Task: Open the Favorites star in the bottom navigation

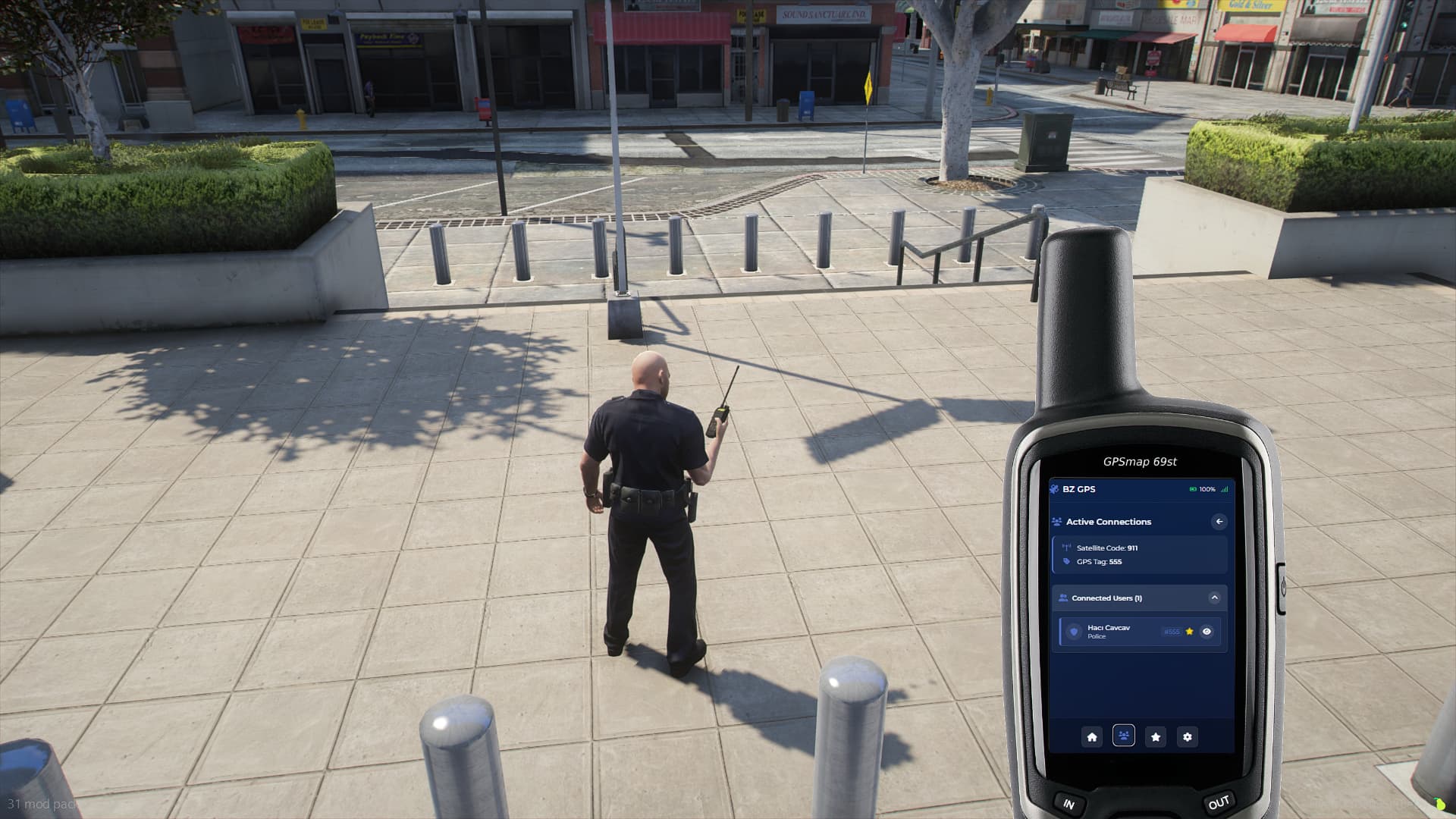Action: [x=1156, y=736]
